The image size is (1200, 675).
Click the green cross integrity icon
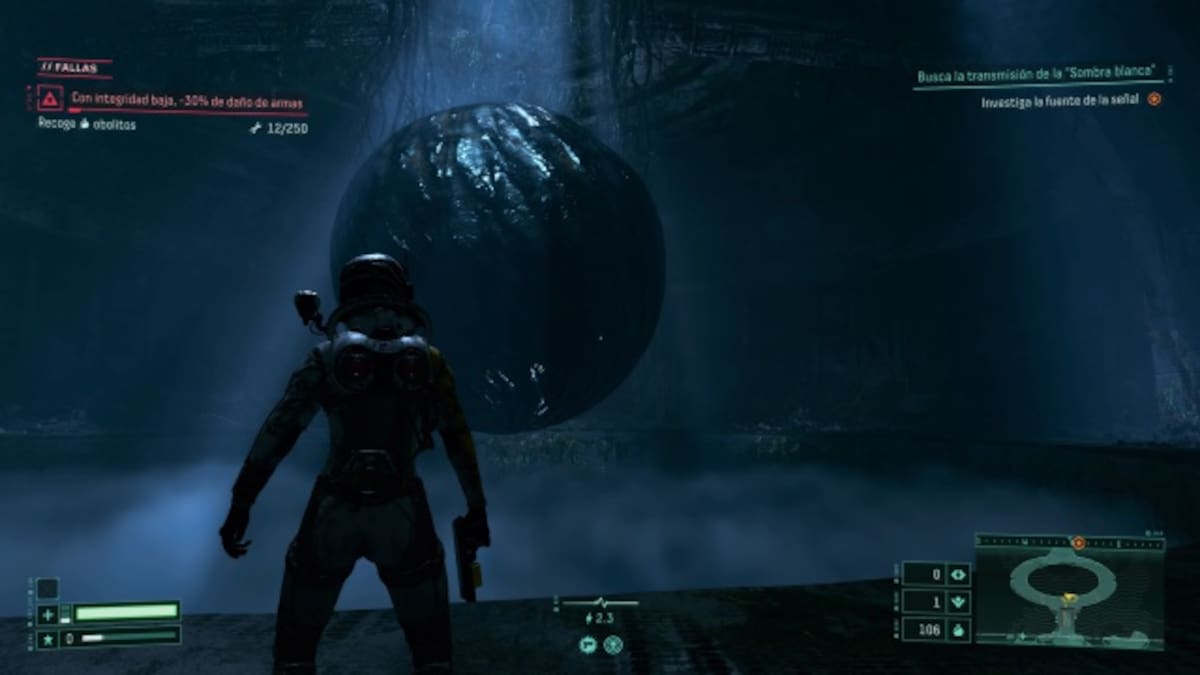(x=48, y=614)
